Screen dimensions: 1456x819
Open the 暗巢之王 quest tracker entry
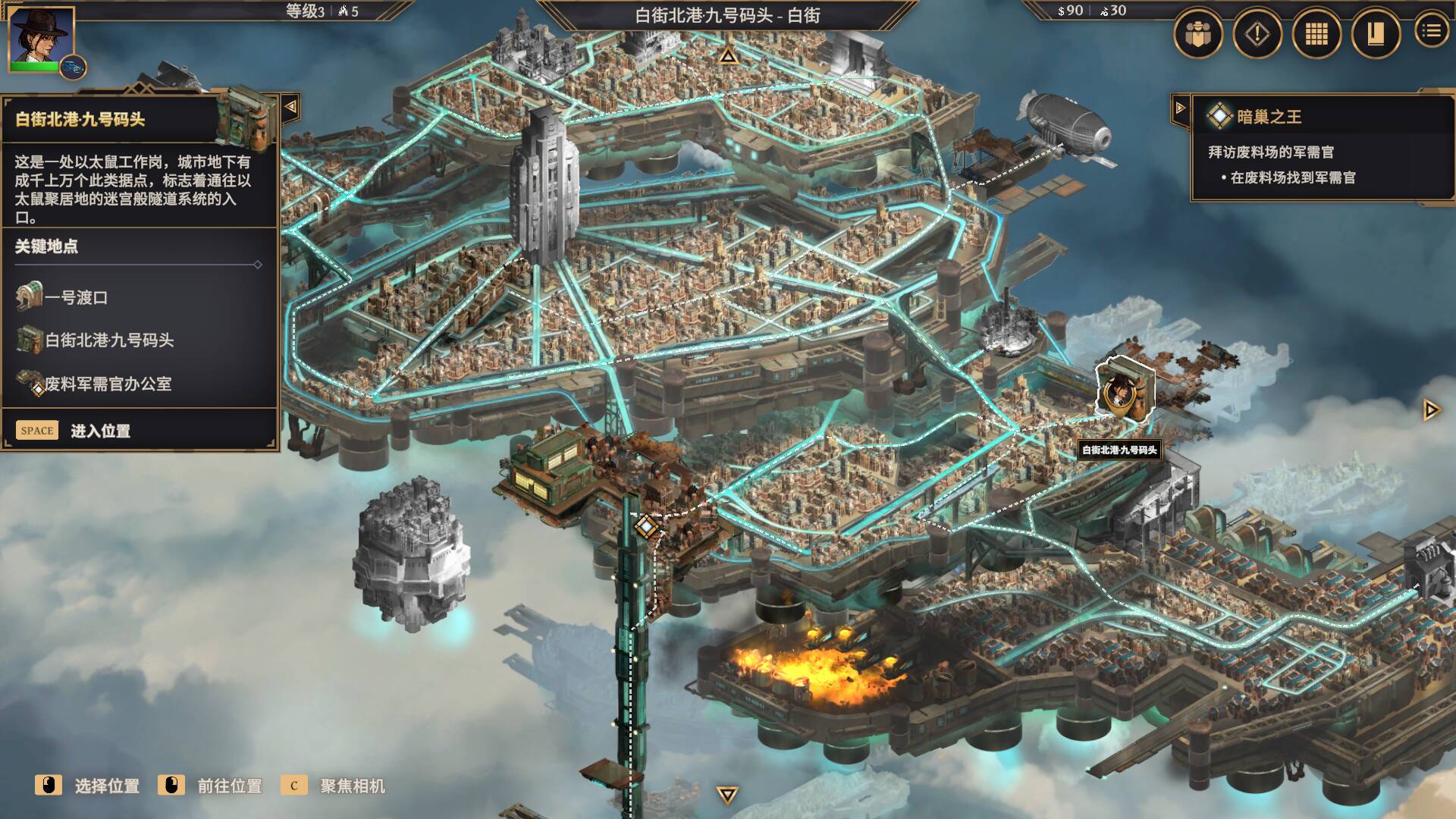[x=1269, y=117]
